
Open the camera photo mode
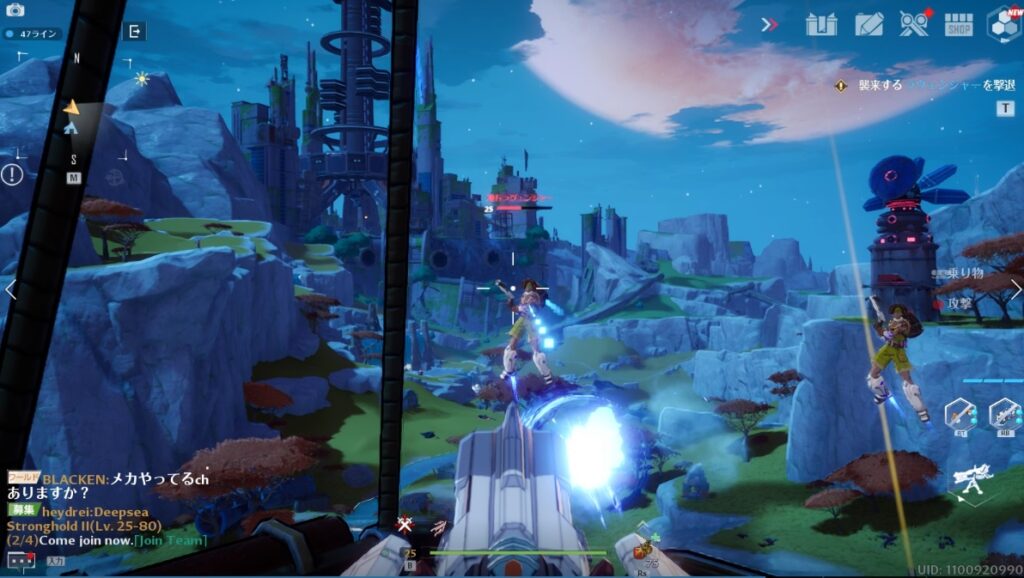(x=14, y=10)
